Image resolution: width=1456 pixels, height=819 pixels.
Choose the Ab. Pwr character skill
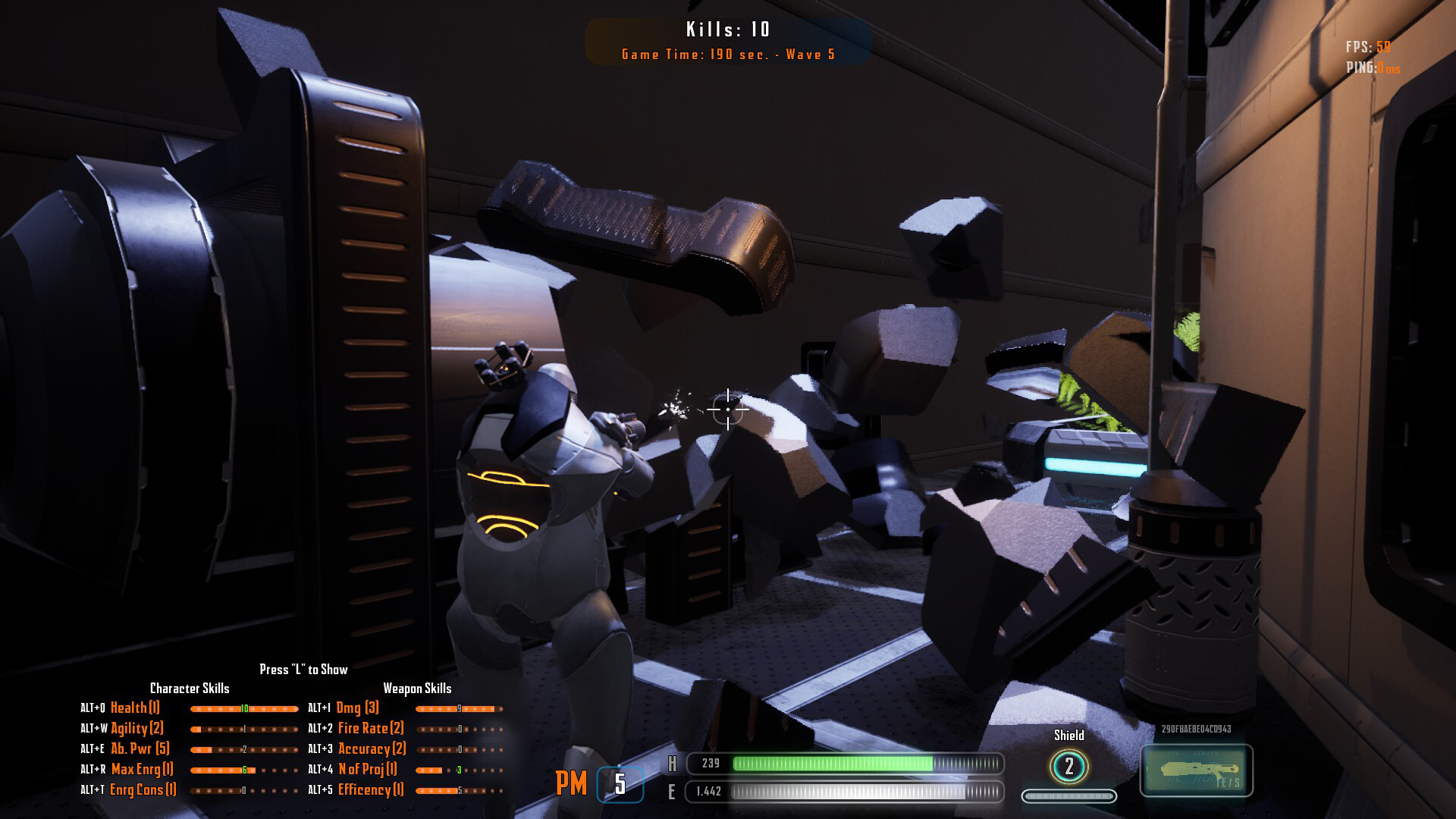(x=140, y=748)
